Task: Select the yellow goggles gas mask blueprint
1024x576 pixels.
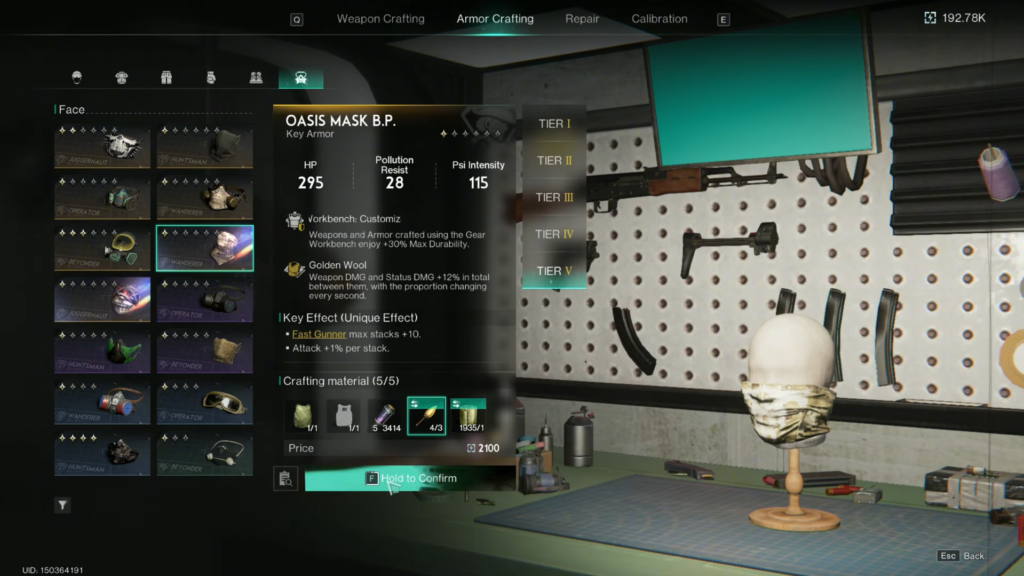Action: (103, 248)
